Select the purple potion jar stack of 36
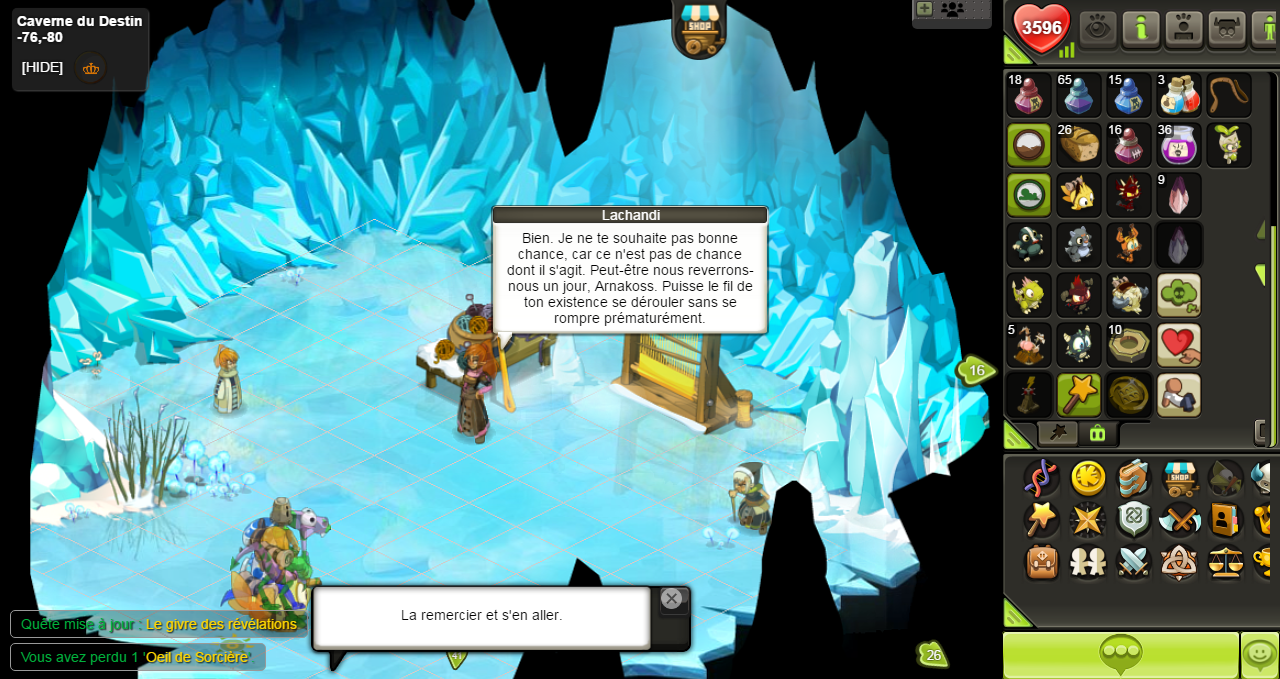Screen dimensions: 1280x679 coord(1179,145)
